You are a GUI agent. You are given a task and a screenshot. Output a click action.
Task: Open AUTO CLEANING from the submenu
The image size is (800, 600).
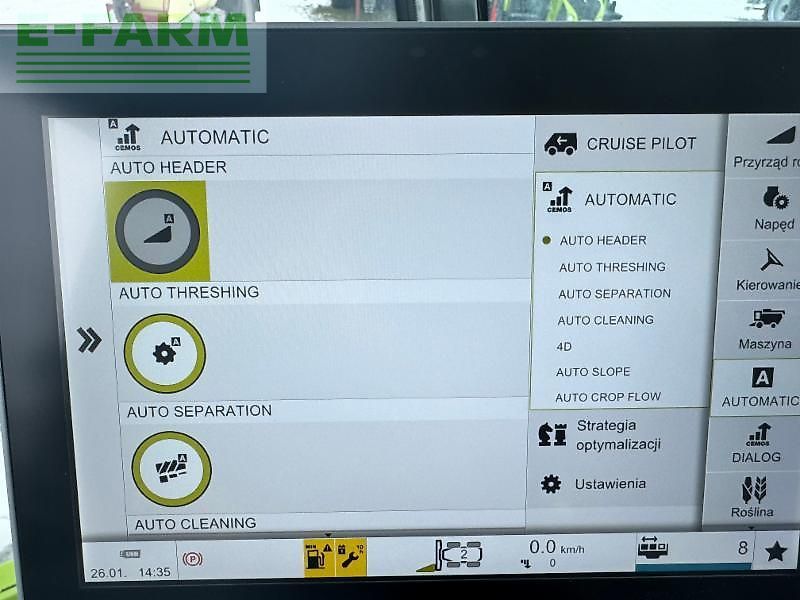(x=605, y=320)
